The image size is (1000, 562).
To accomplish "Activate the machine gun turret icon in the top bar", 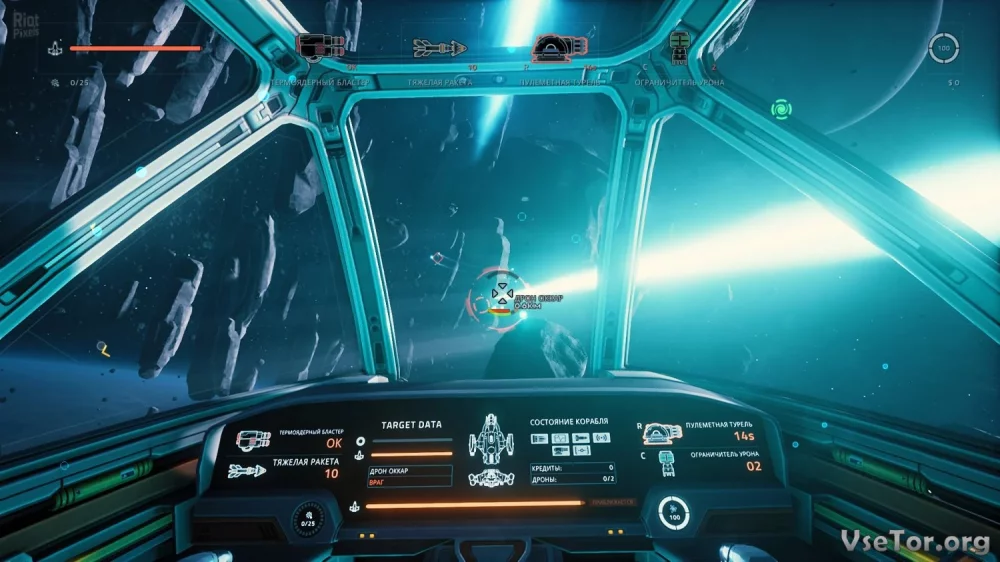I will (x=558, y=47).
